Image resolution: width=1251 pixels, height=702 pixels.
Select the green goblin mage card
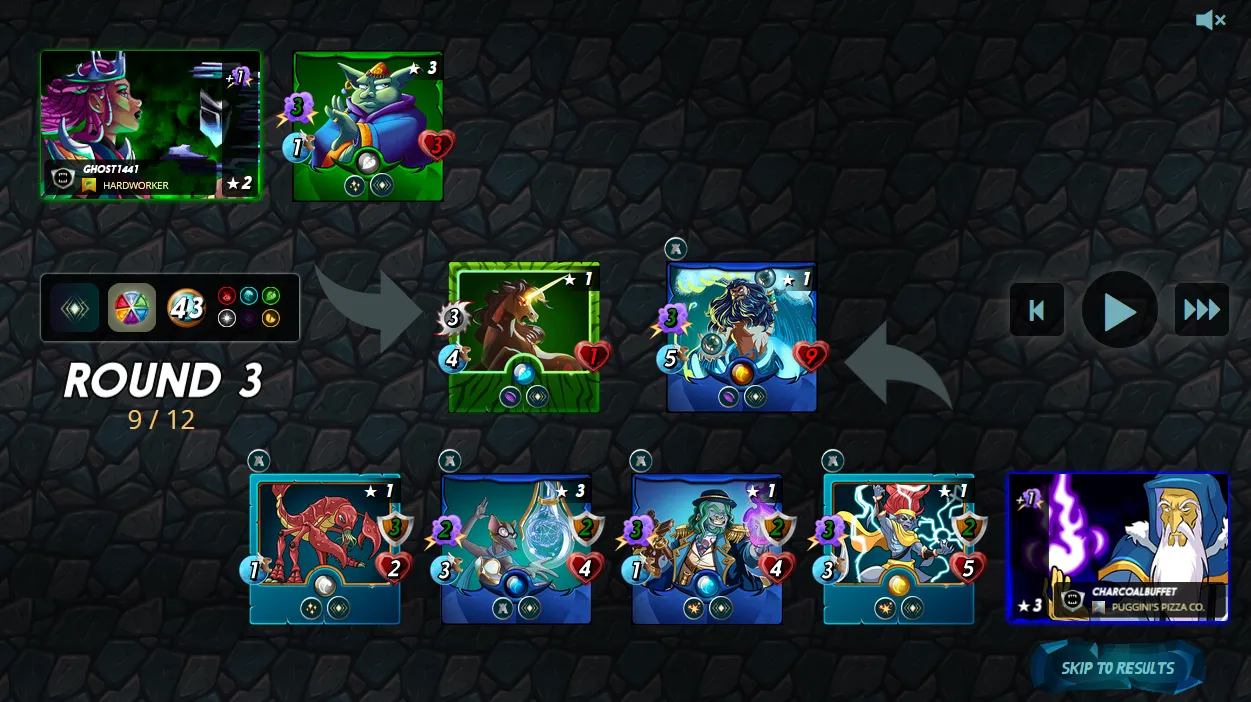368,126
